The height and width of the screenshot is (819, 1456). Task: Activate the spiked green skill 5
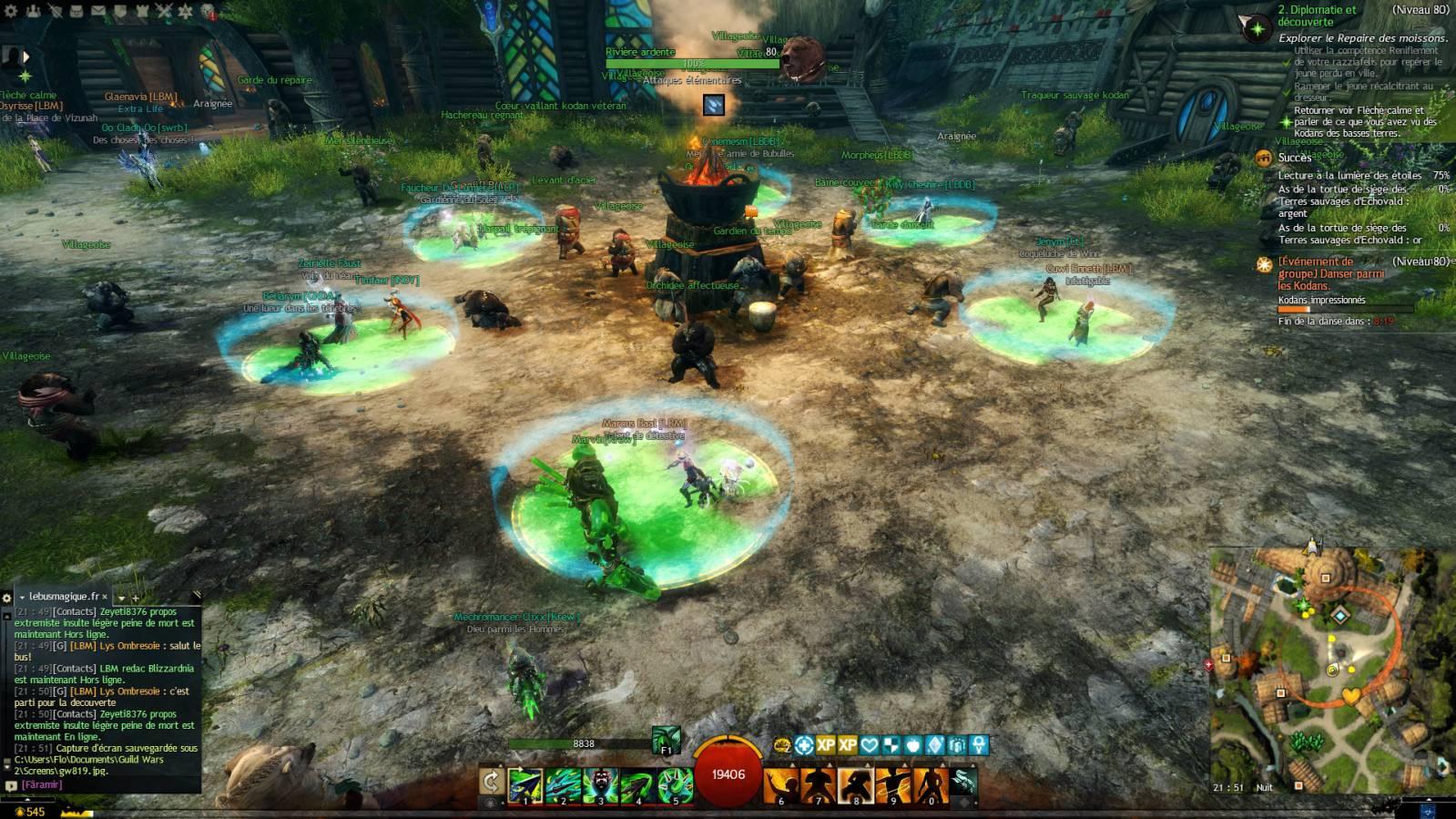coord(676,785)
